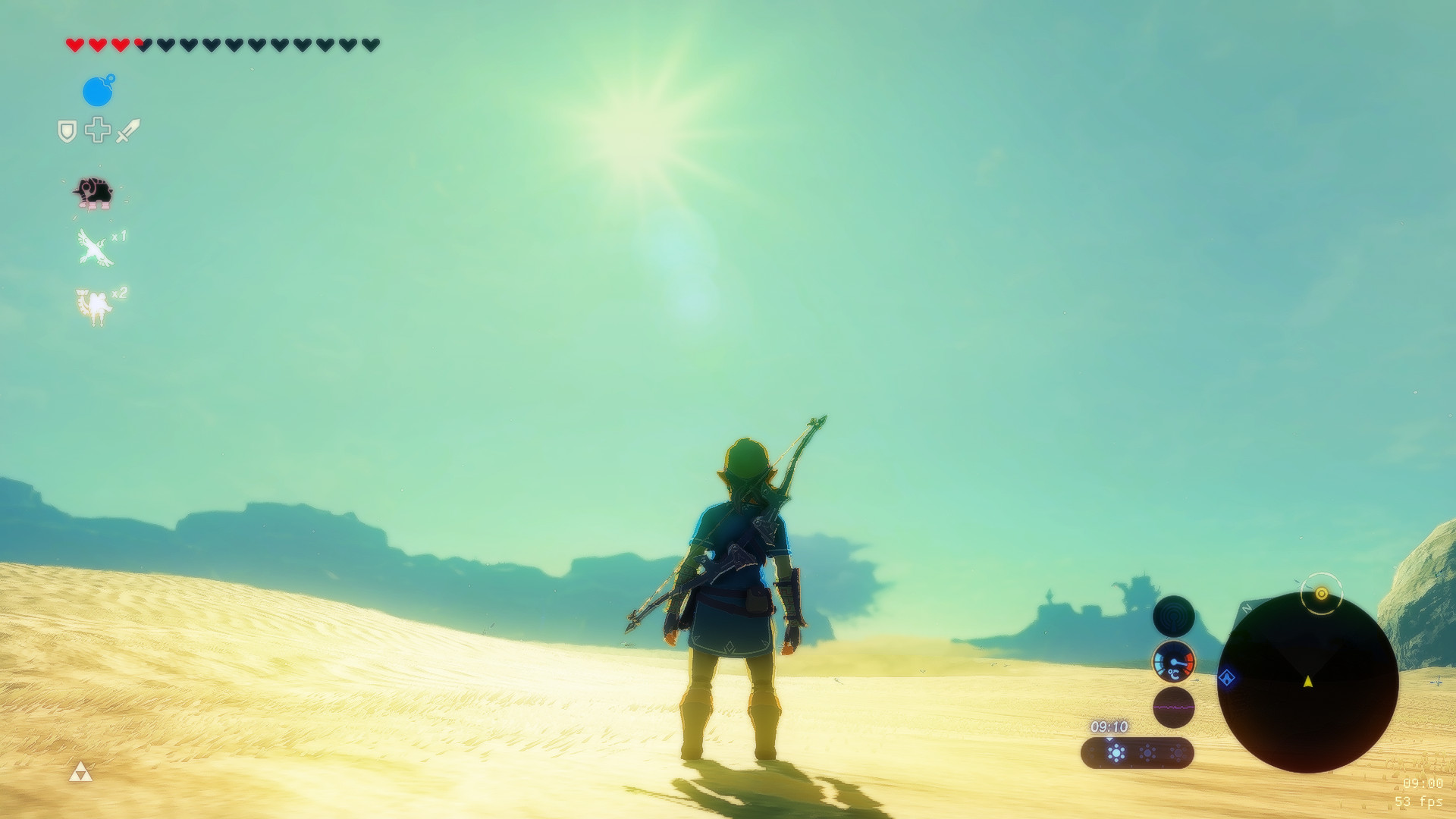This screenshot has width=1456, height=819.
Task: Click the yellow waypoint ring above the minimap
Action: (x=1323, y=592)
